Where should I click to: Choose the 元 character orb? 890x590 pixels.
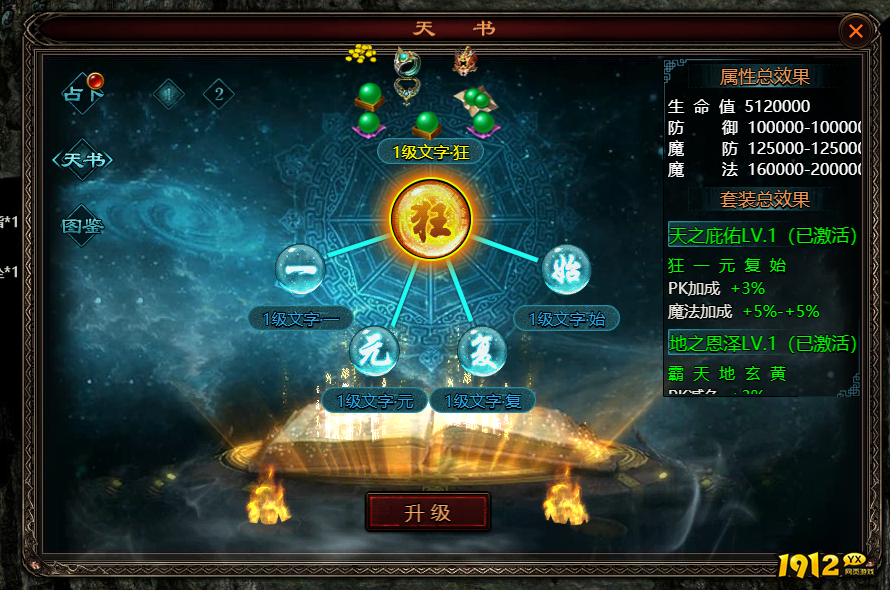coord(374,351)
